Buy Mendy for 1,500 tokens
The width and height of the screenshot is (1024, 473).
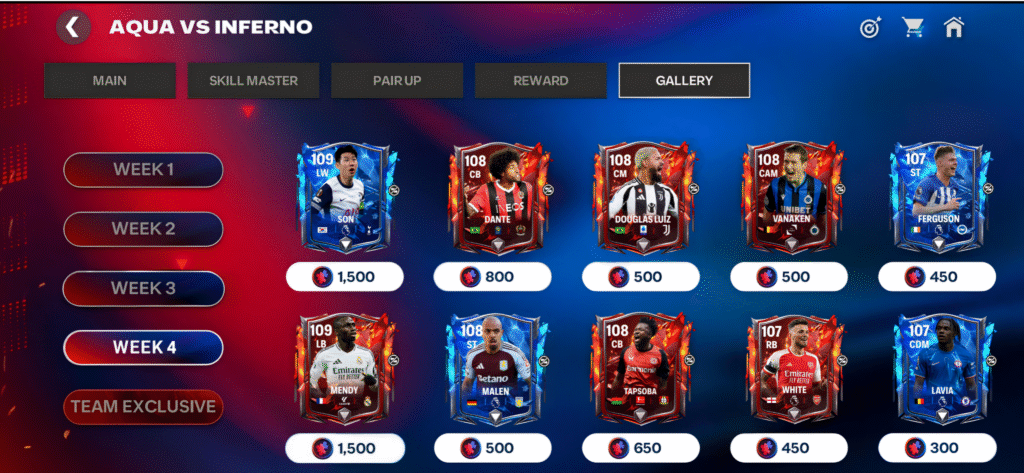point(345,448)
